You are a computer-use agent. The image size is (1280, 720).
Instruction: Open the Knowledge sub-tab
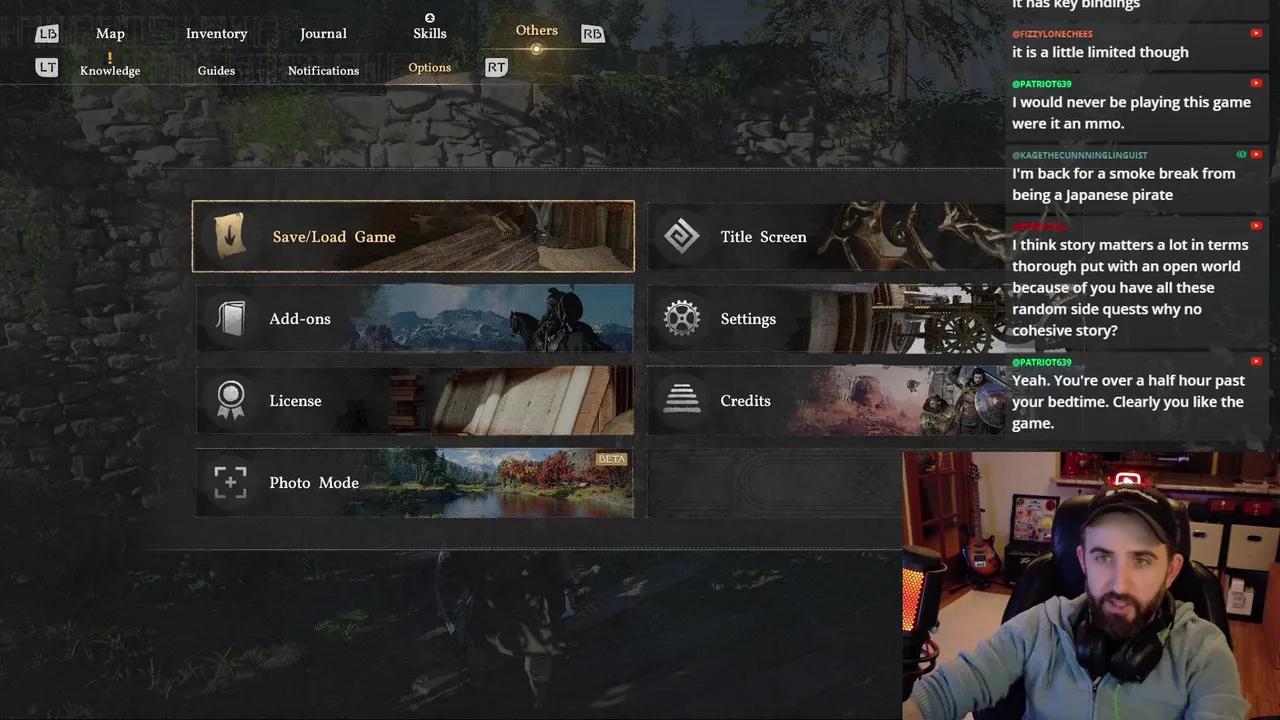[110, 70]
